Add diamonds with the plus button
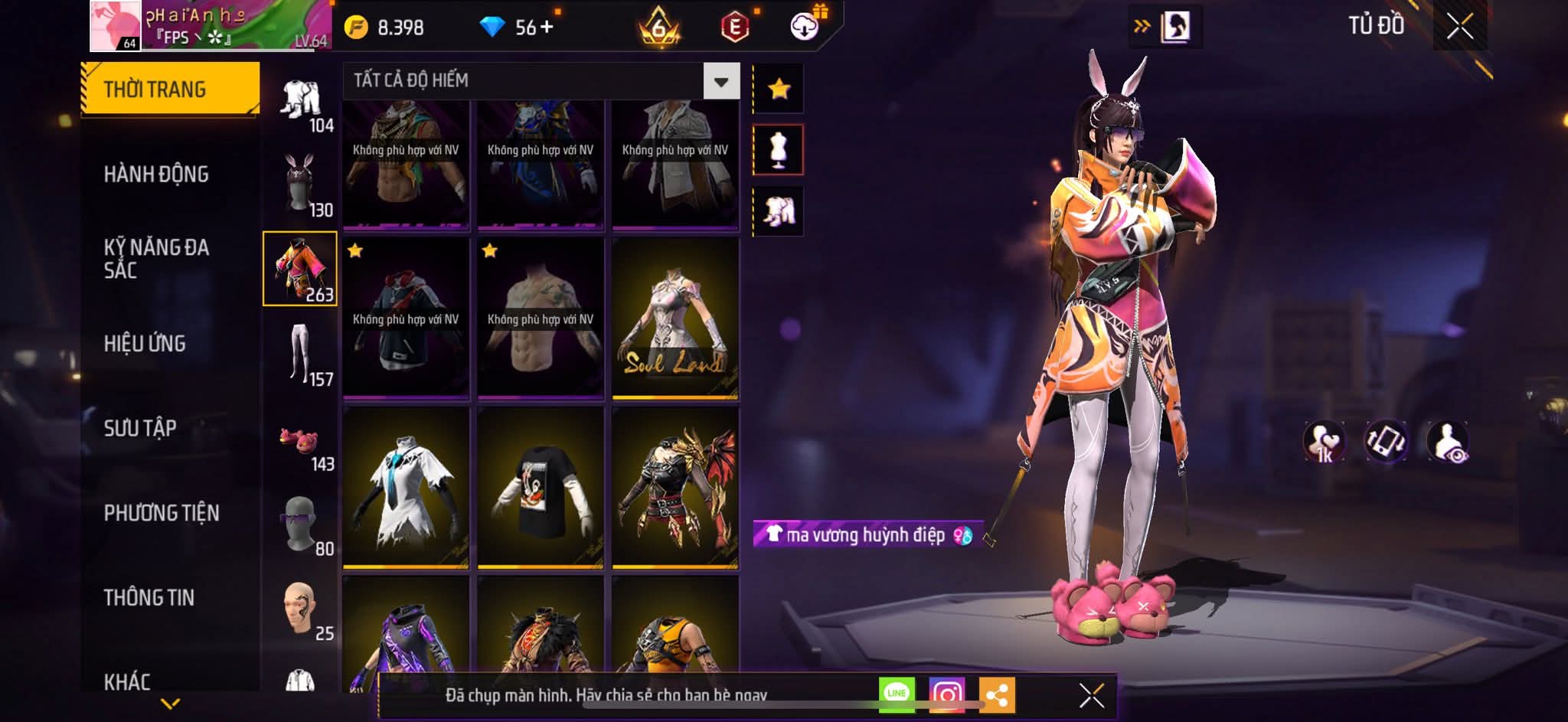The height and width of the screenshot is (722, 1568). (x=547, y=28)
